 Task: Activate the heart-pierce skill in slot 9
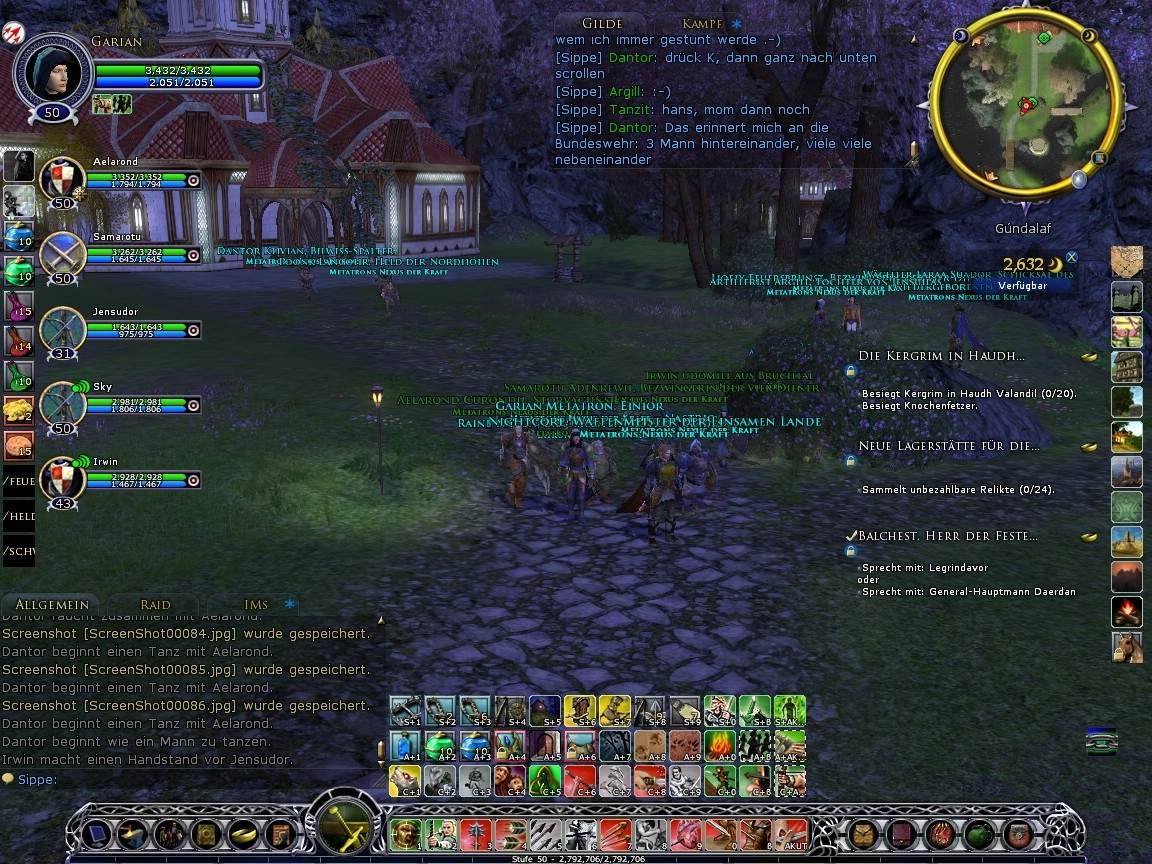pyautogui.click(x=685, y=833)
